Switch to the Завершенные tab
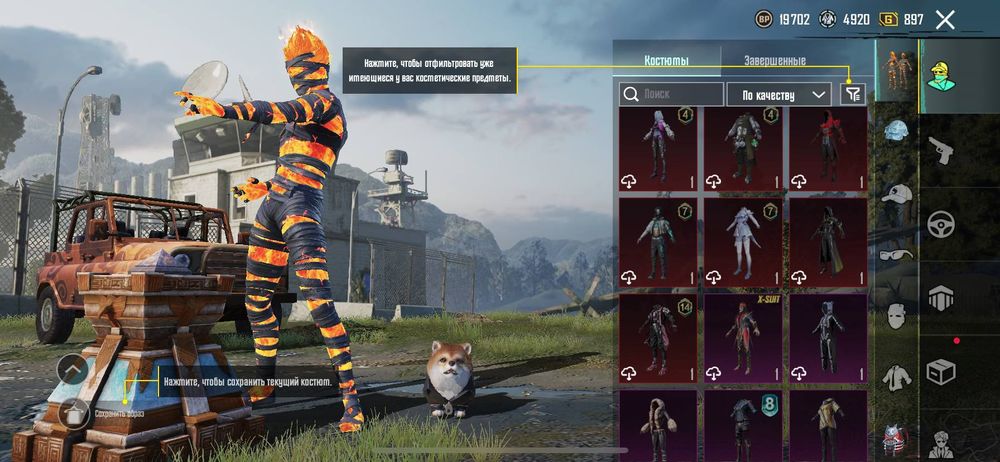Viewport: 1000px width, 462px height. [774, 60]
